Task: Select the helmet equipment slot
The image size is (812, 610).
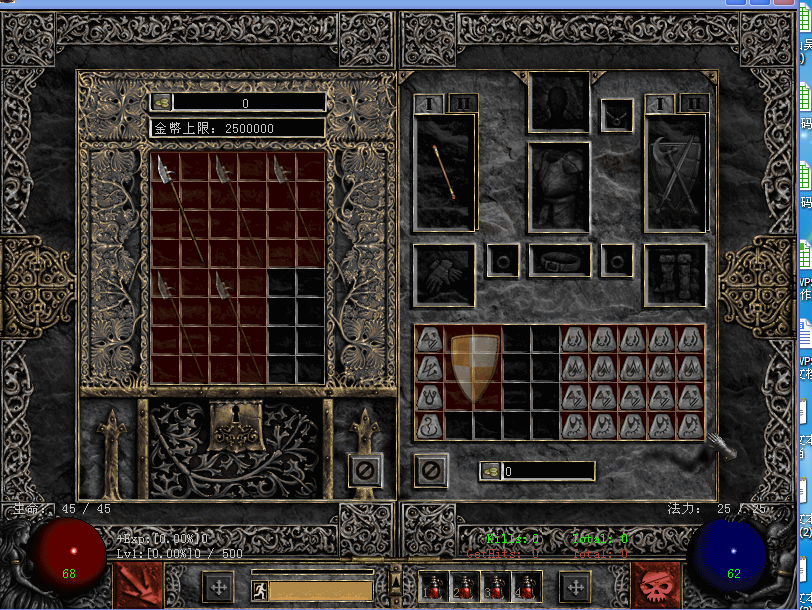Action: point(559,101)
